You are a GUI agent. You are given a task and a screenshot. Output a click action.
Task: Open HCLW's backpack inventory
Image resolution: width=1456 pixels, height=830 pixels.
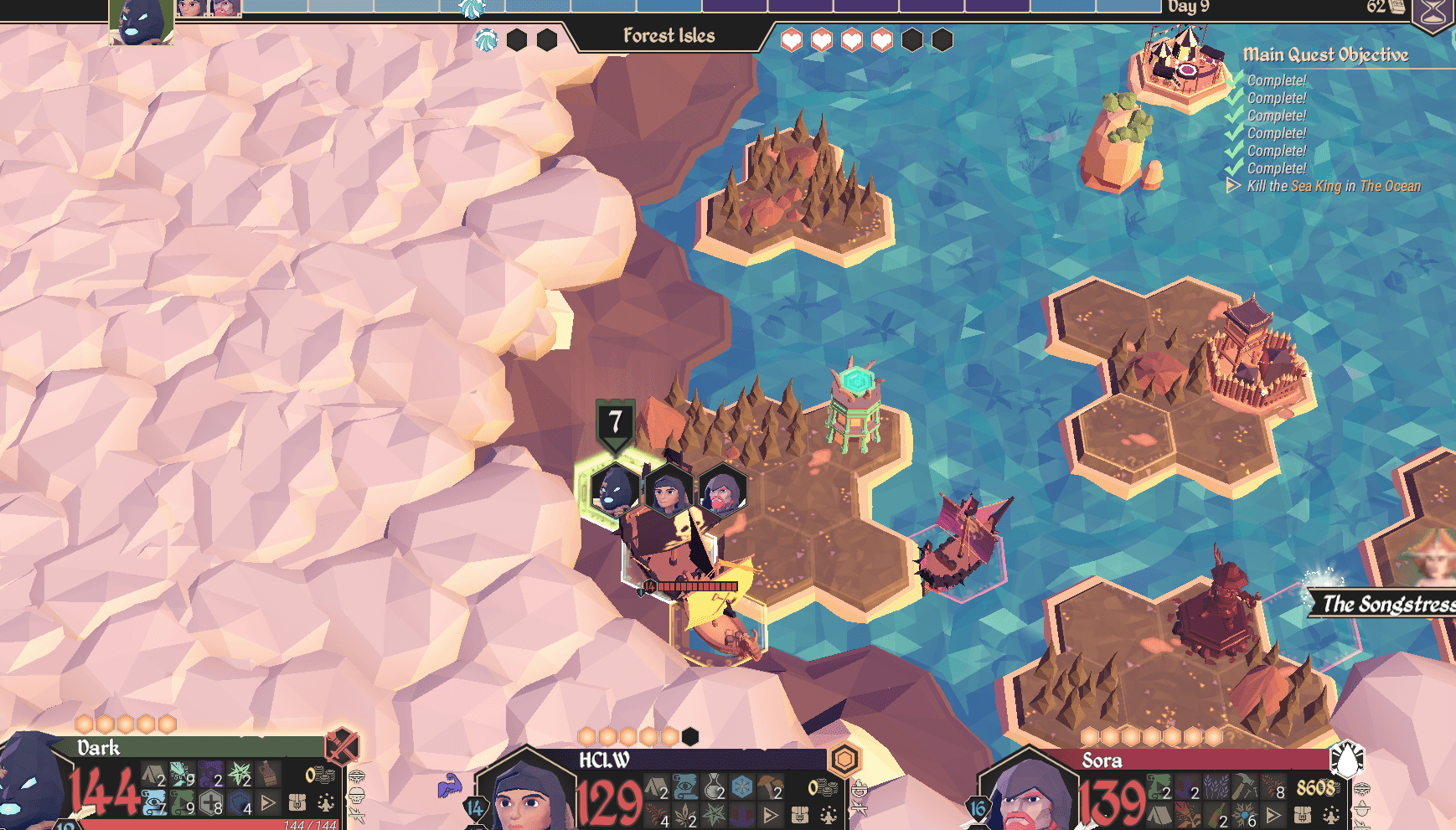click(799, 814)
